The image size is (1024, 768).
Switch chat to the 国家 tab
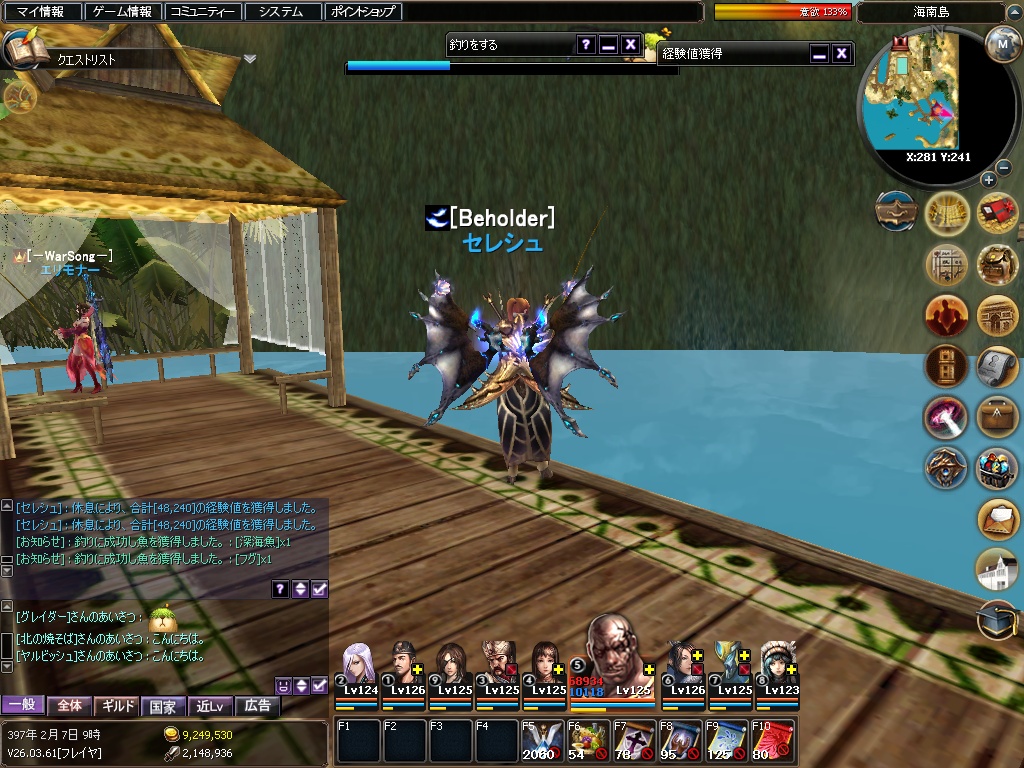click(x=163, y=706)
